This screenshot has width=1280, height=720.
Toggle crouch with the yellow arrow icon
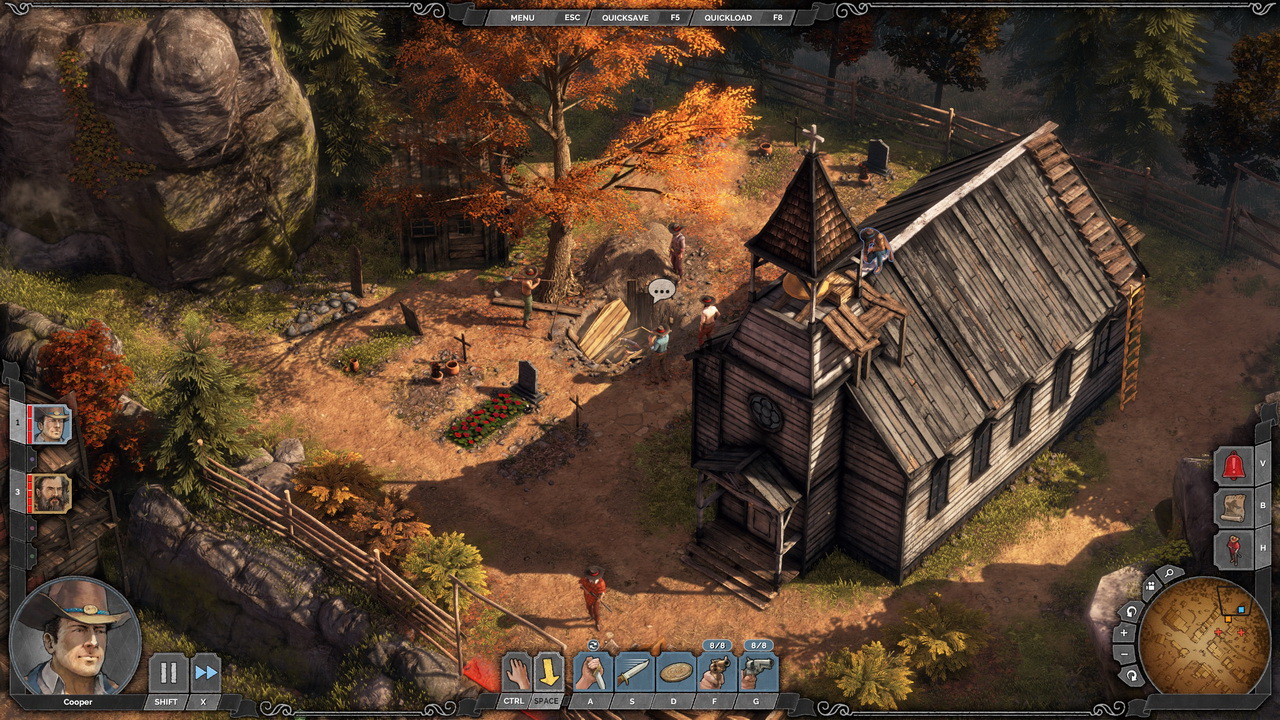pos(548,672)
